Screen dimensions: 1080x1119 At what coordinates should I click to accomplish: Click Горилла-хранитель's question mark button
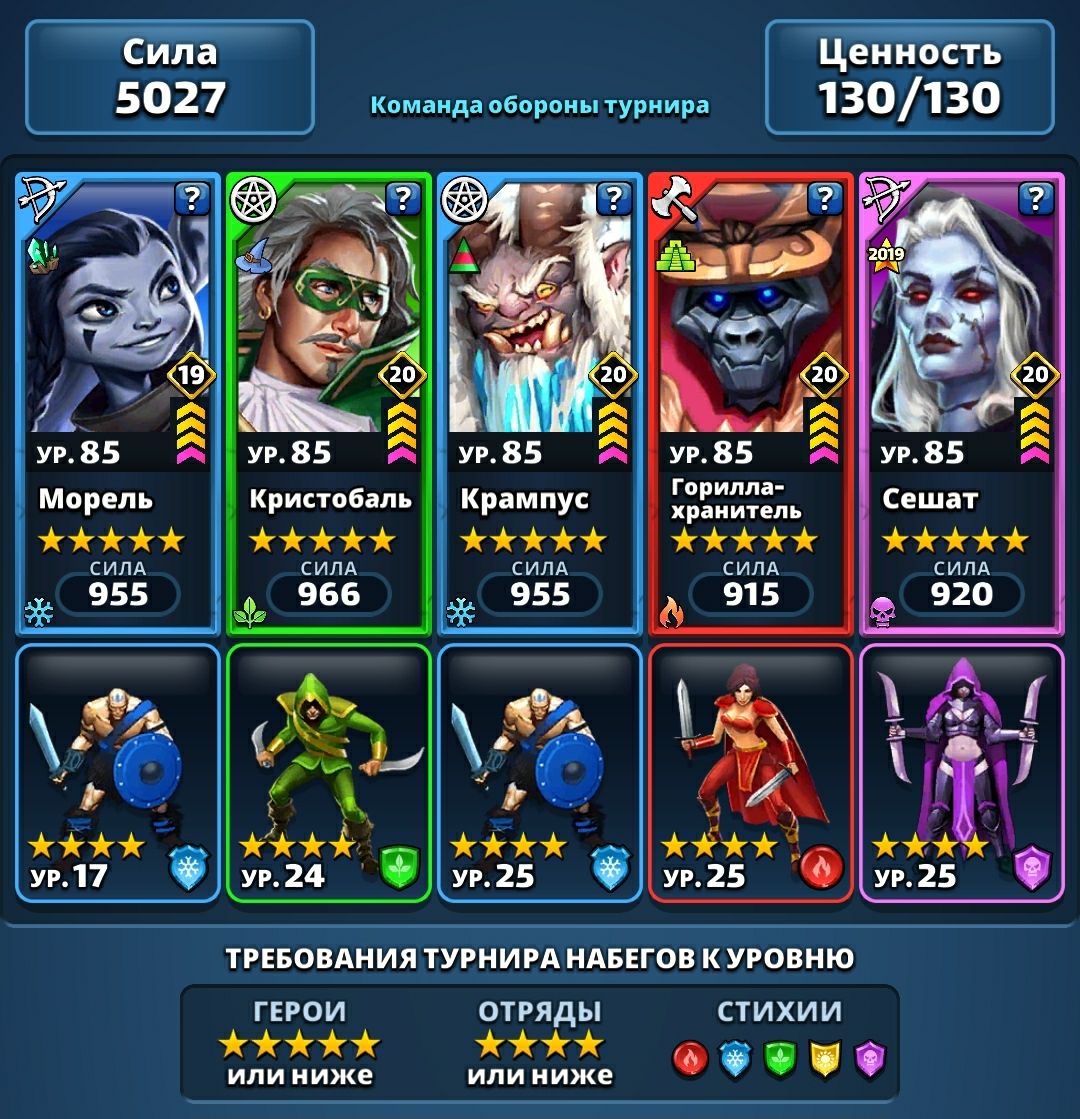pos(825,199)
